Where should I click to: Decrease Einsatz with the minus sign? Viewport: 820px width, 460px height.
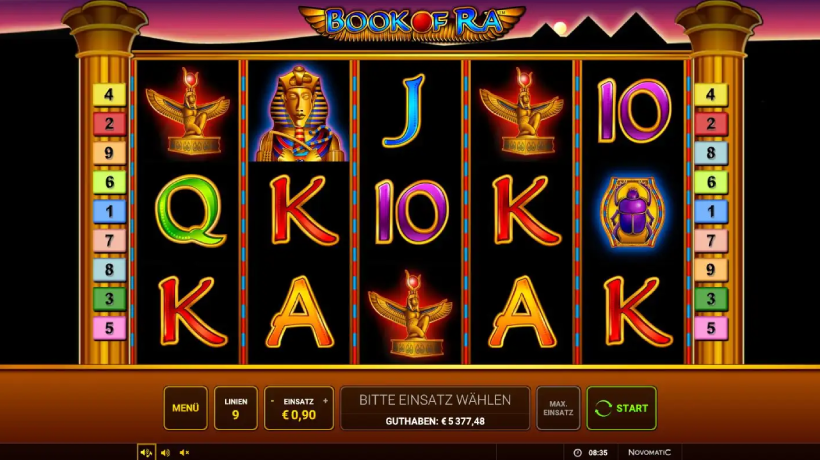click(x=273, y=400)
